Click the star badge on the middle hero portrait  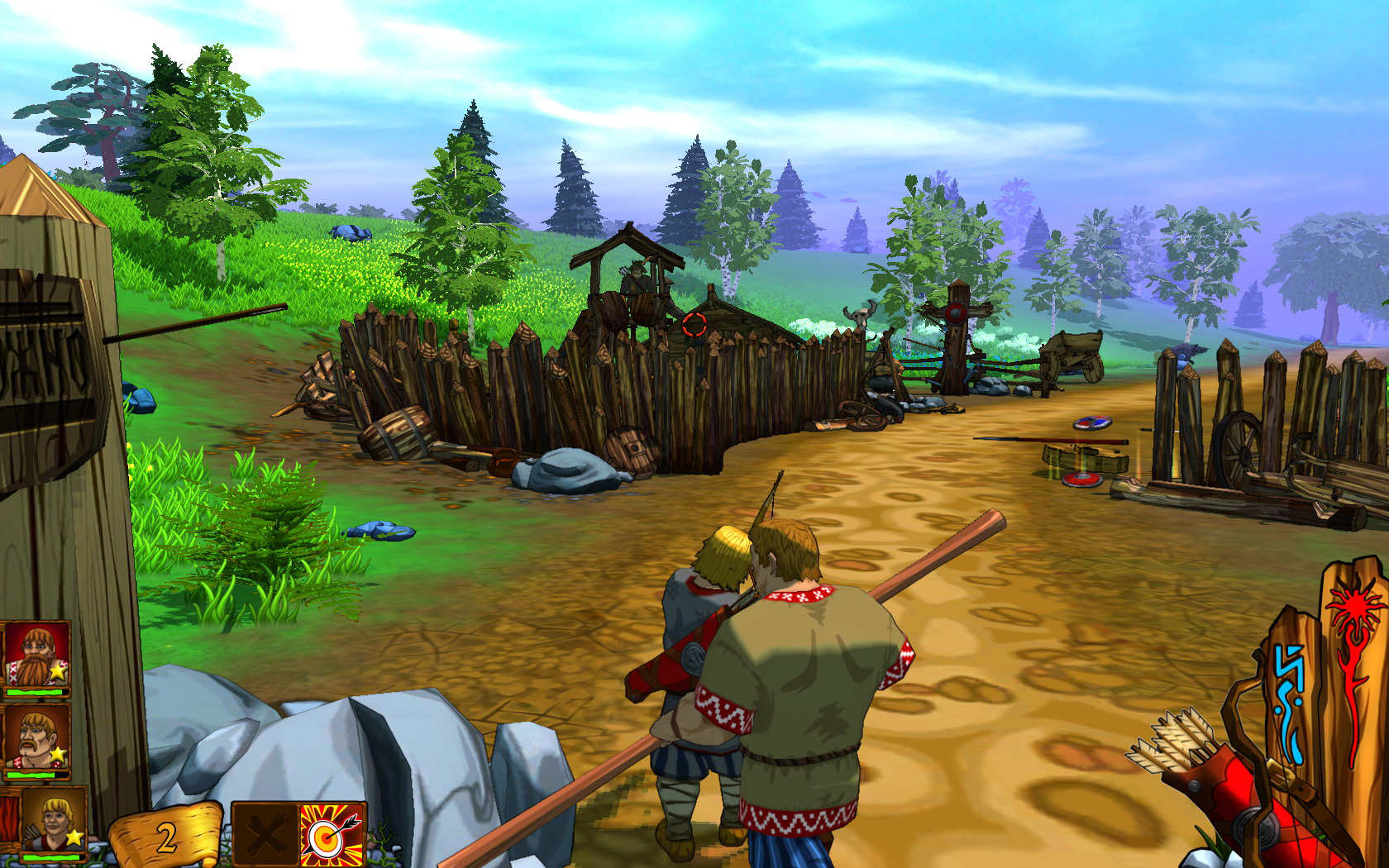pyautogui.click(x=57, y=753)
